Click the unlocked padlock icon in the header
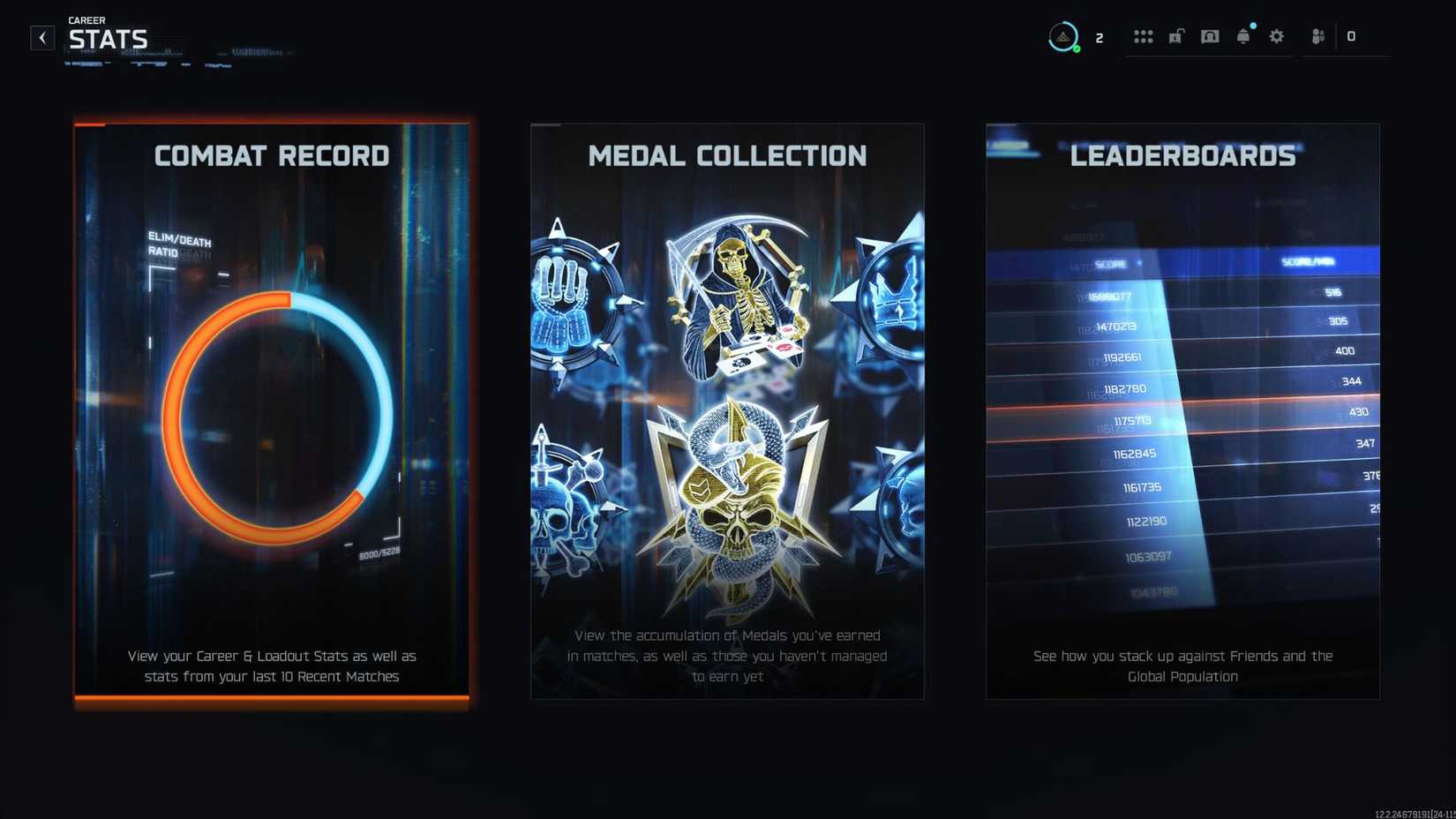The image size is (1456, 819). click(x=1175, y=36)
